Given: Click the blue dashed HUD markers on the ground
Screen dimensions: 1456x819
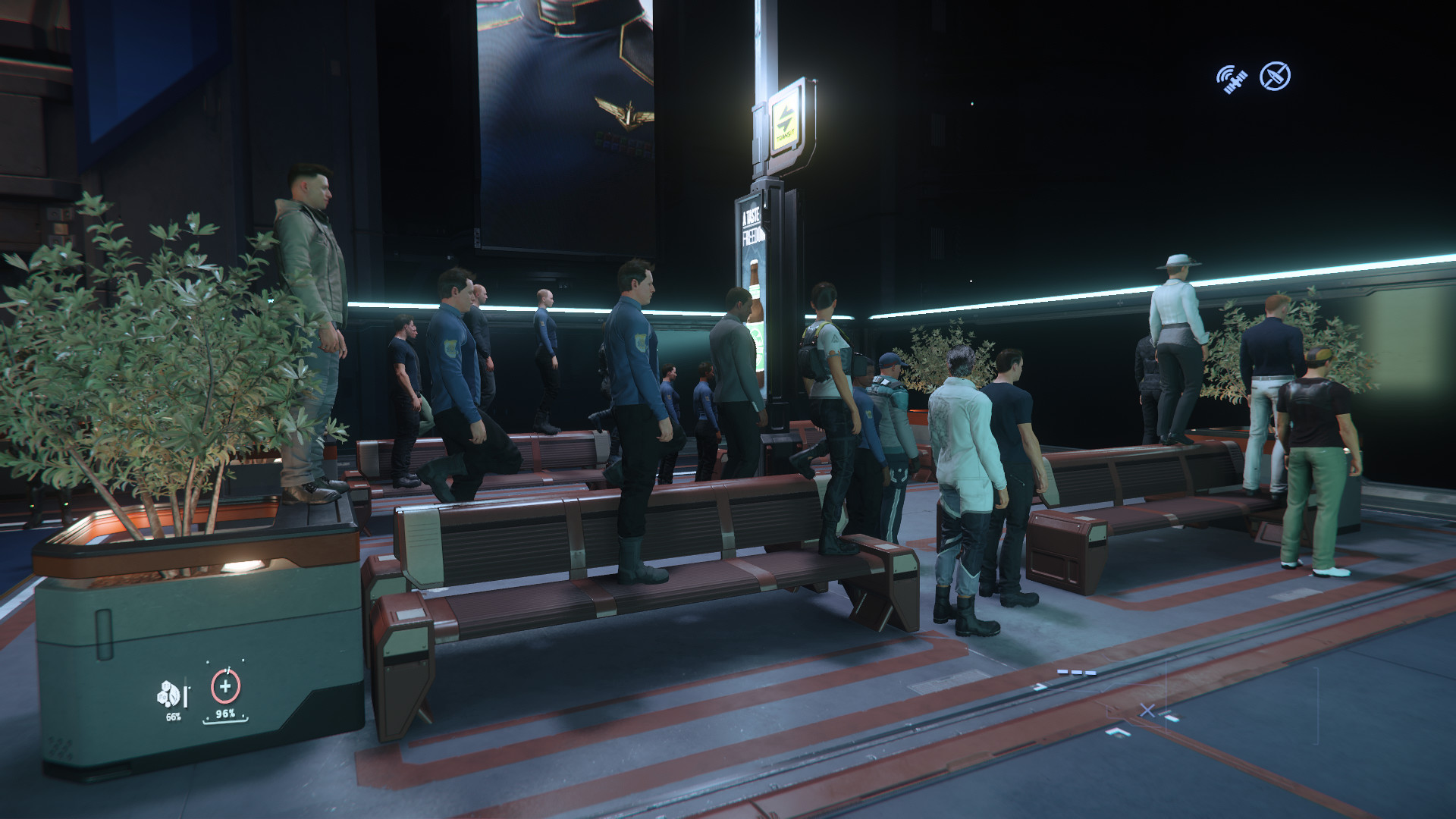Looking at the screenshot, I should click(x=1077, y=671).
